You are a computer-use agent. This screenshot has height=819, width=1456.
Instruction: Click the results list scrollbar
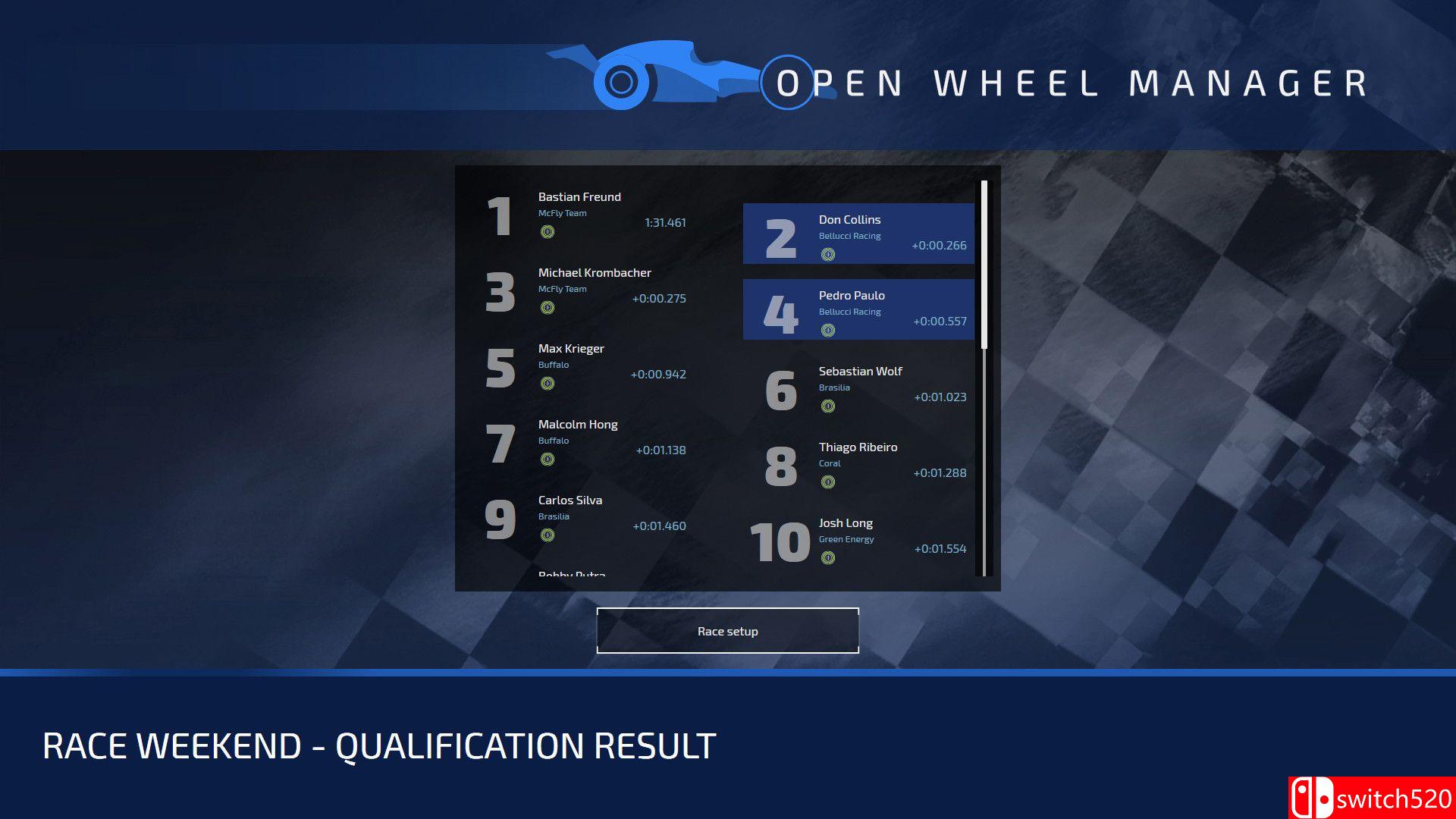pyautogui.click(x=983, y=258)
